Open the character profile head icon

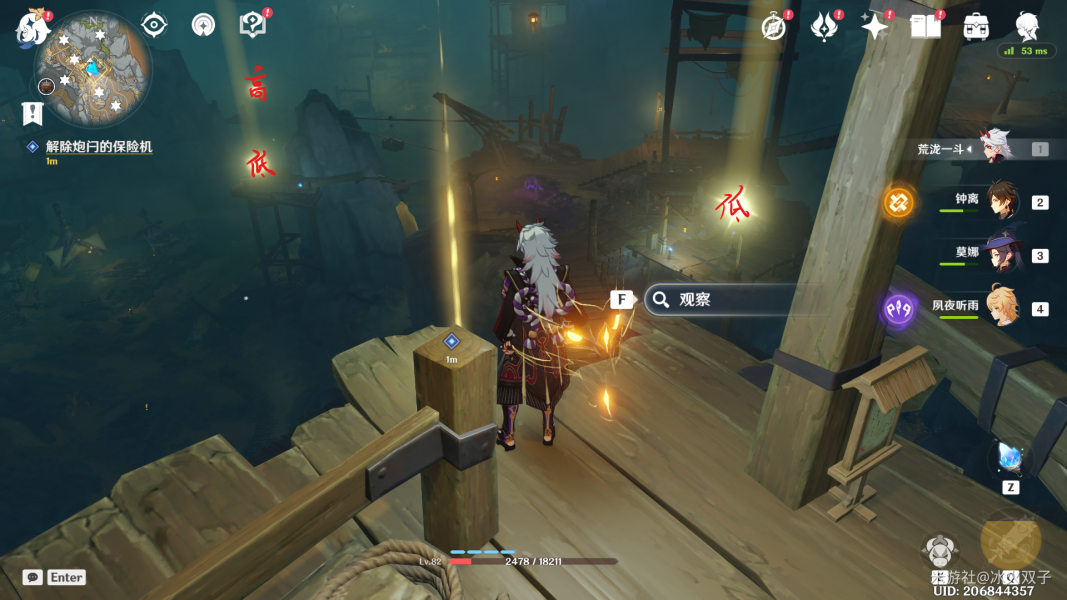(x=1026, y=27)
